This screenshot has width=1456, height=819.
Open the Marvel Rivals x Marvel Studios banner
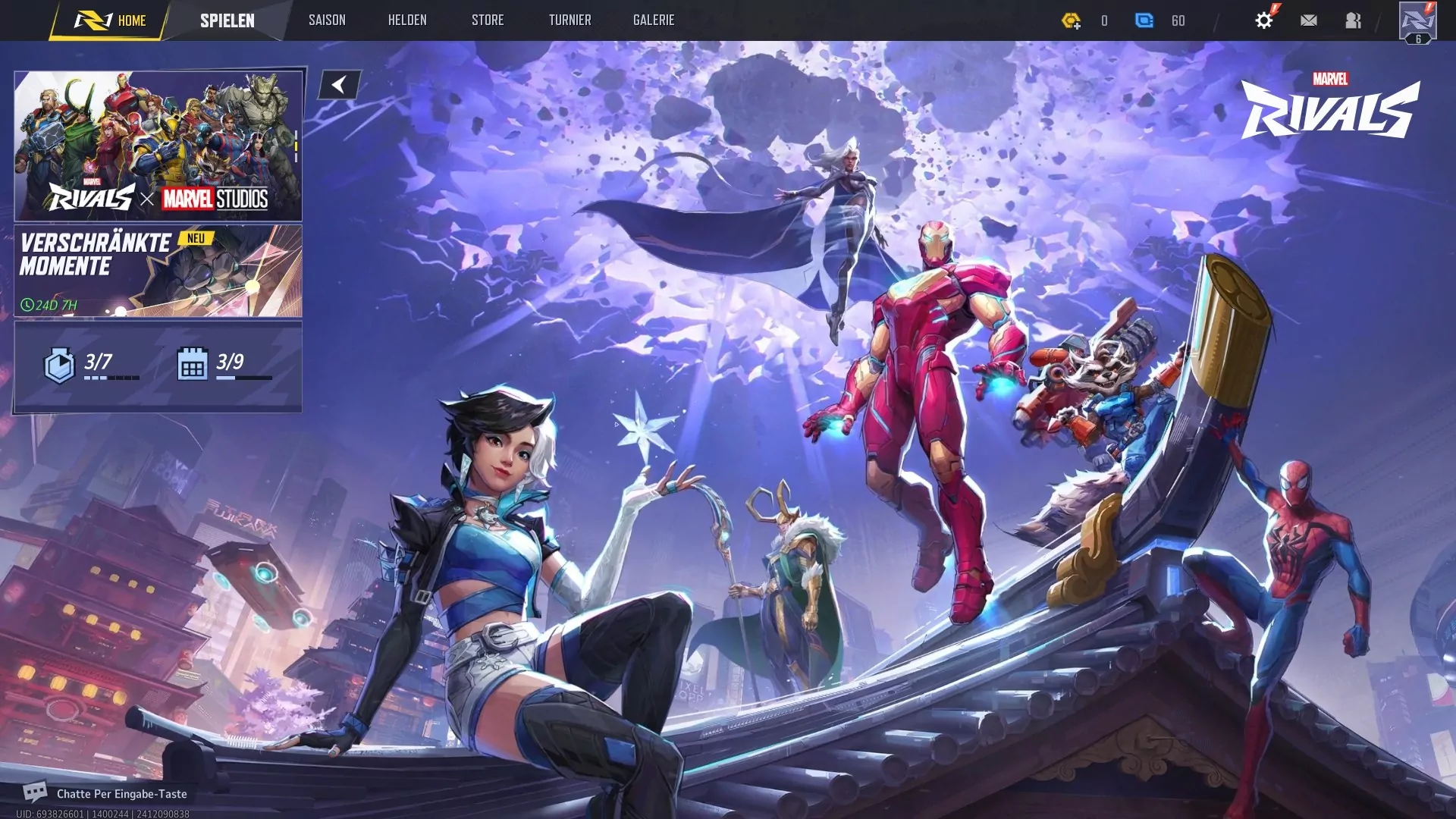(x=158, y=144)
